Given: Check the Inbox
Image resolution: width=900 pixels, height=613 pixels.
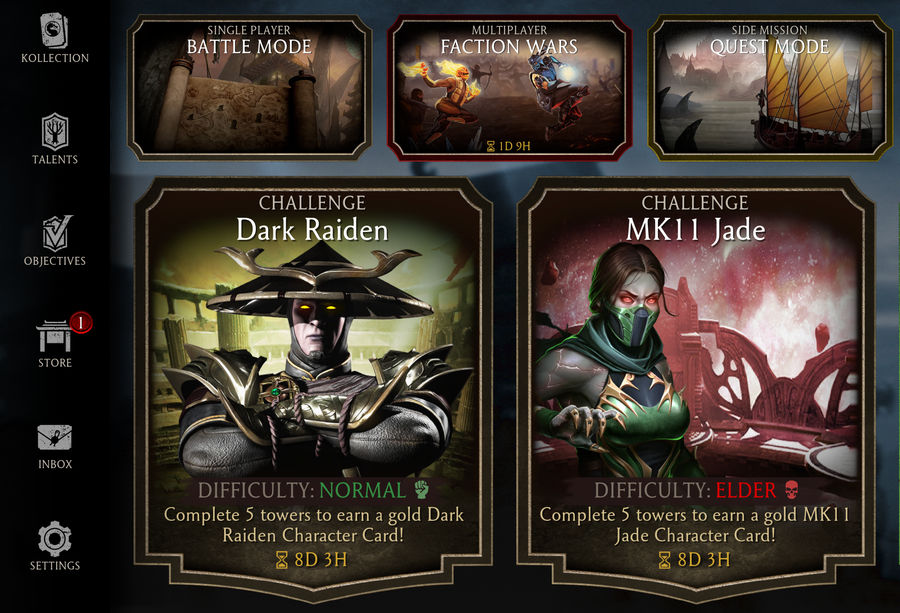Looking at the screenshot, I should pos(55,444).
